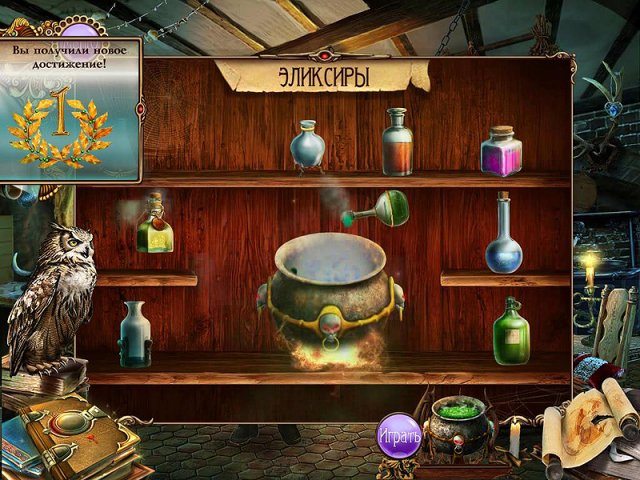Image resolution: width=640 pixels, height=480 pixels.
Task: Choose the pink-purple corked jar
Action: [500, 151]
